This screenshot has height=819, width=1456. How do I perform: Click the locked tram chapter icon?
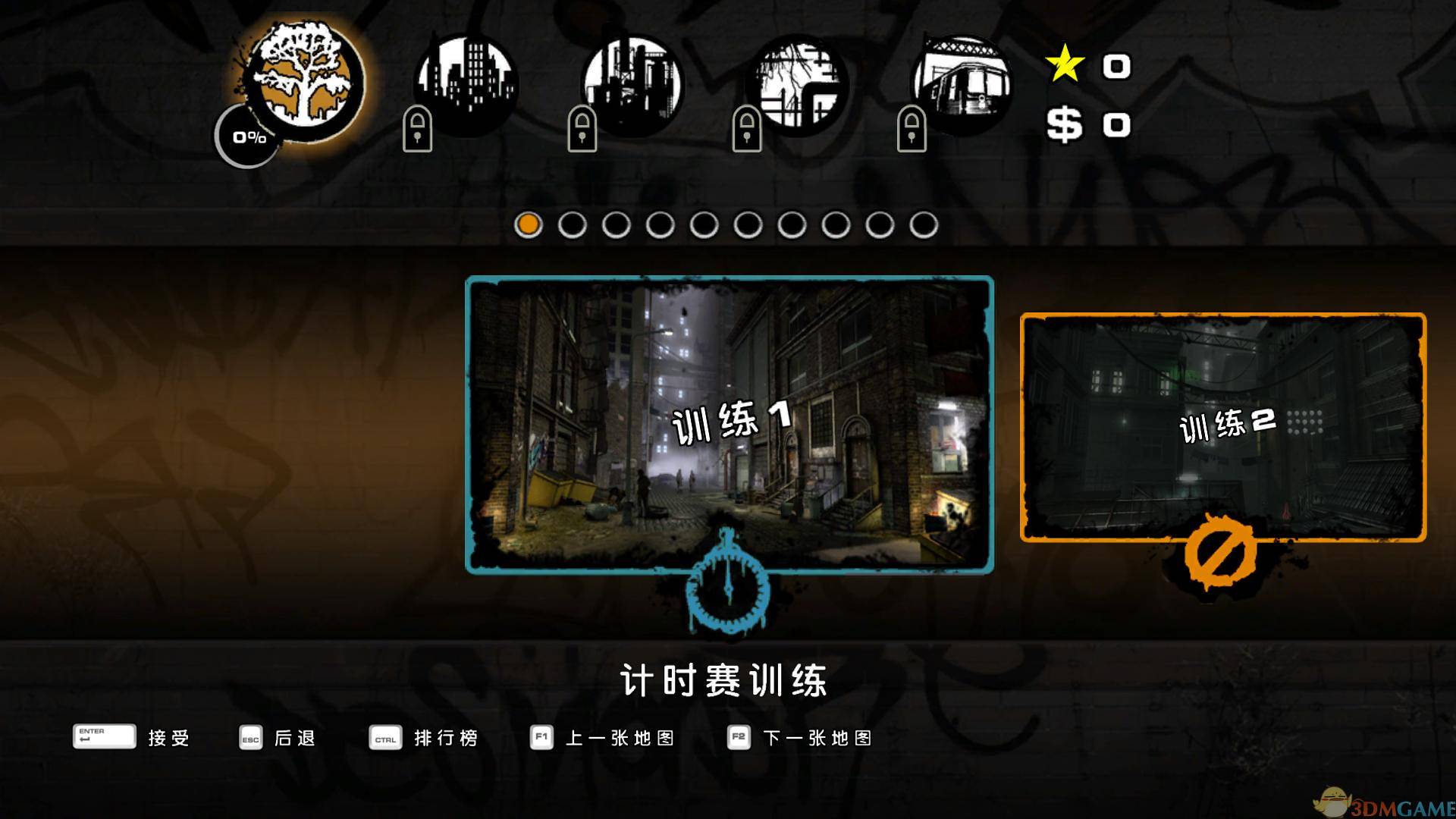tap(963, 83)
